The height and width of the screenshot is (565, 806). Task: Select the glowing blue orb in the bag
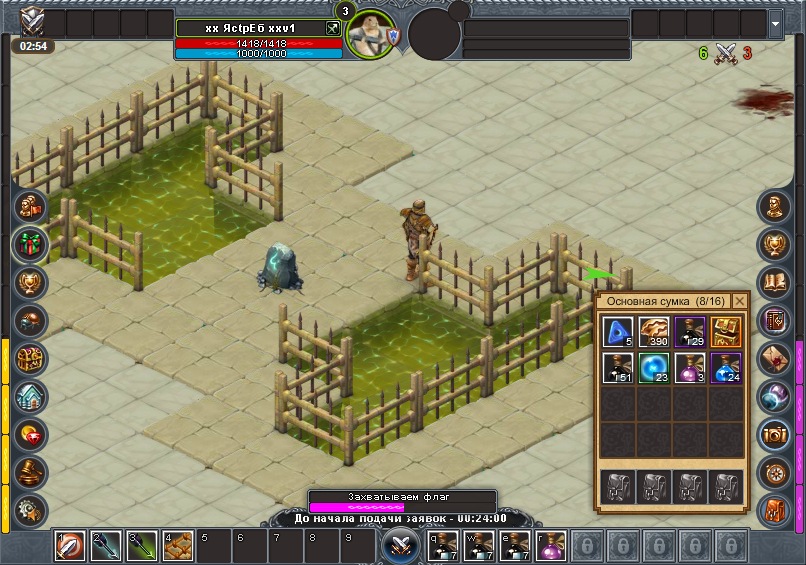654,368
